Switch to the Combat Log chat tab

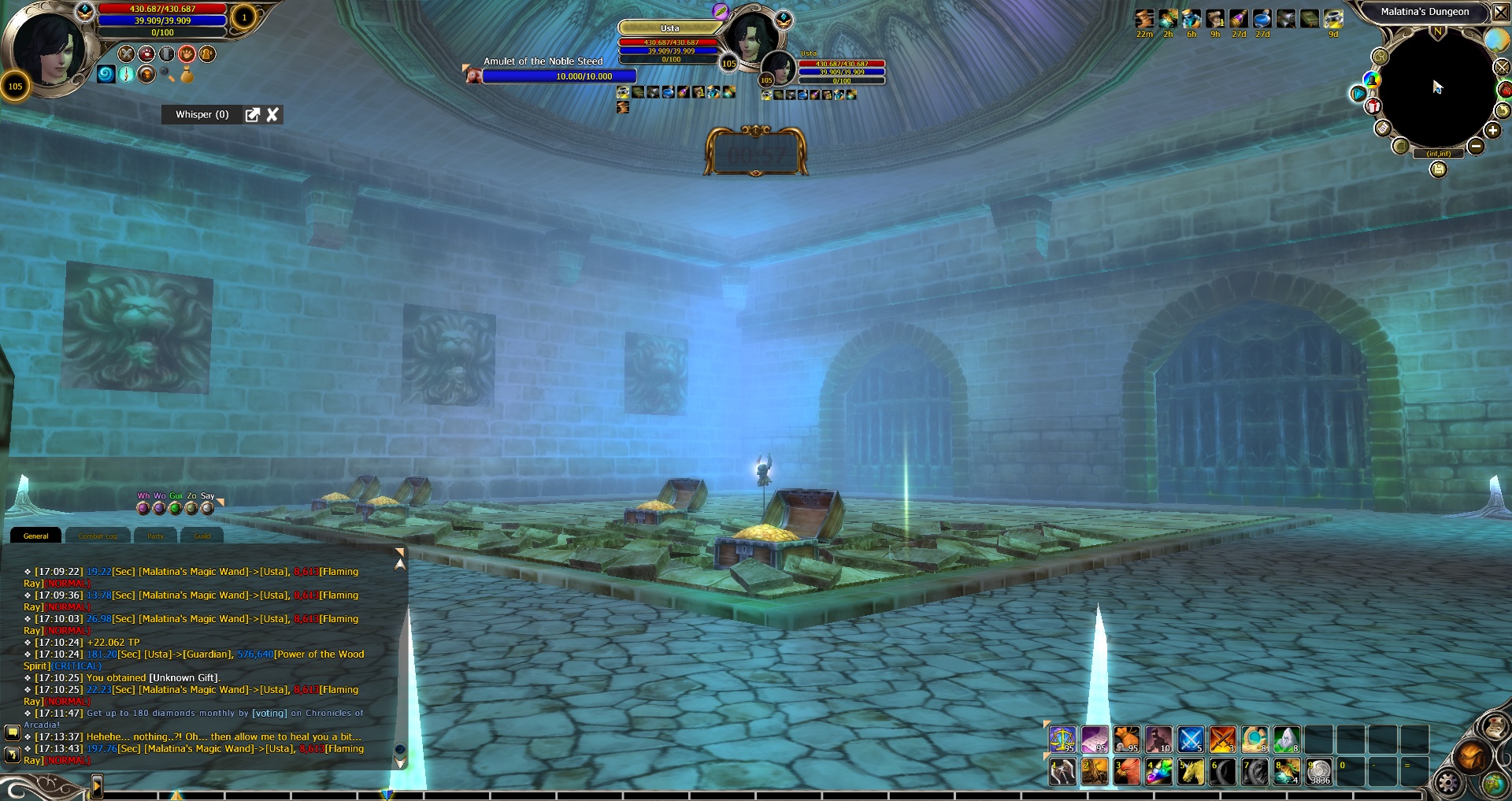[98, 536]
